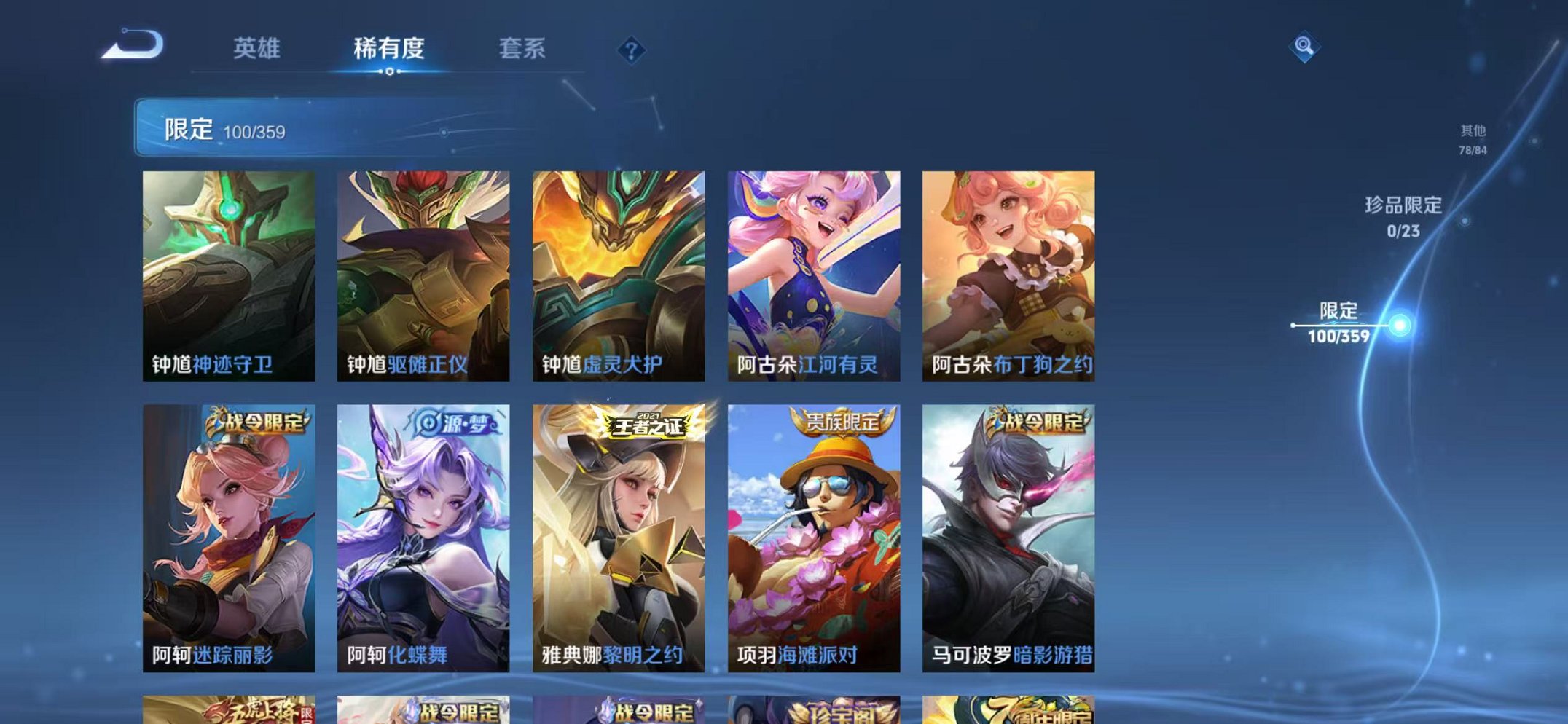
Task: View the 马可波罗暗影游猎 skin
Action: 1006,524
